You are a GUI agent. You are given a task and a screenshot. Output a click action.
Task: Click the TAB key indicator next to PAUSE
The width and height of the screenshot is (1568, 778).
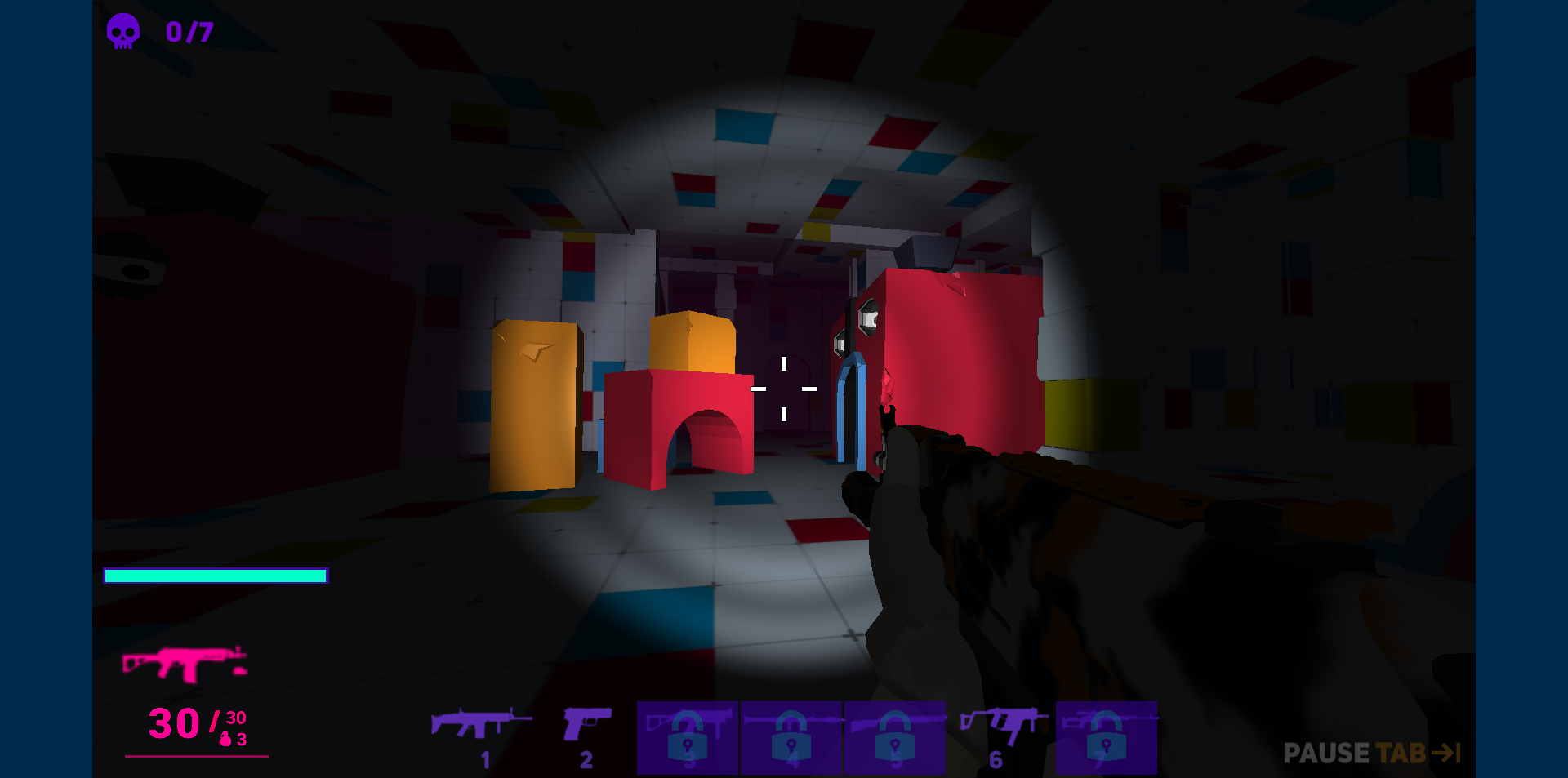(x=1416, y=753)
